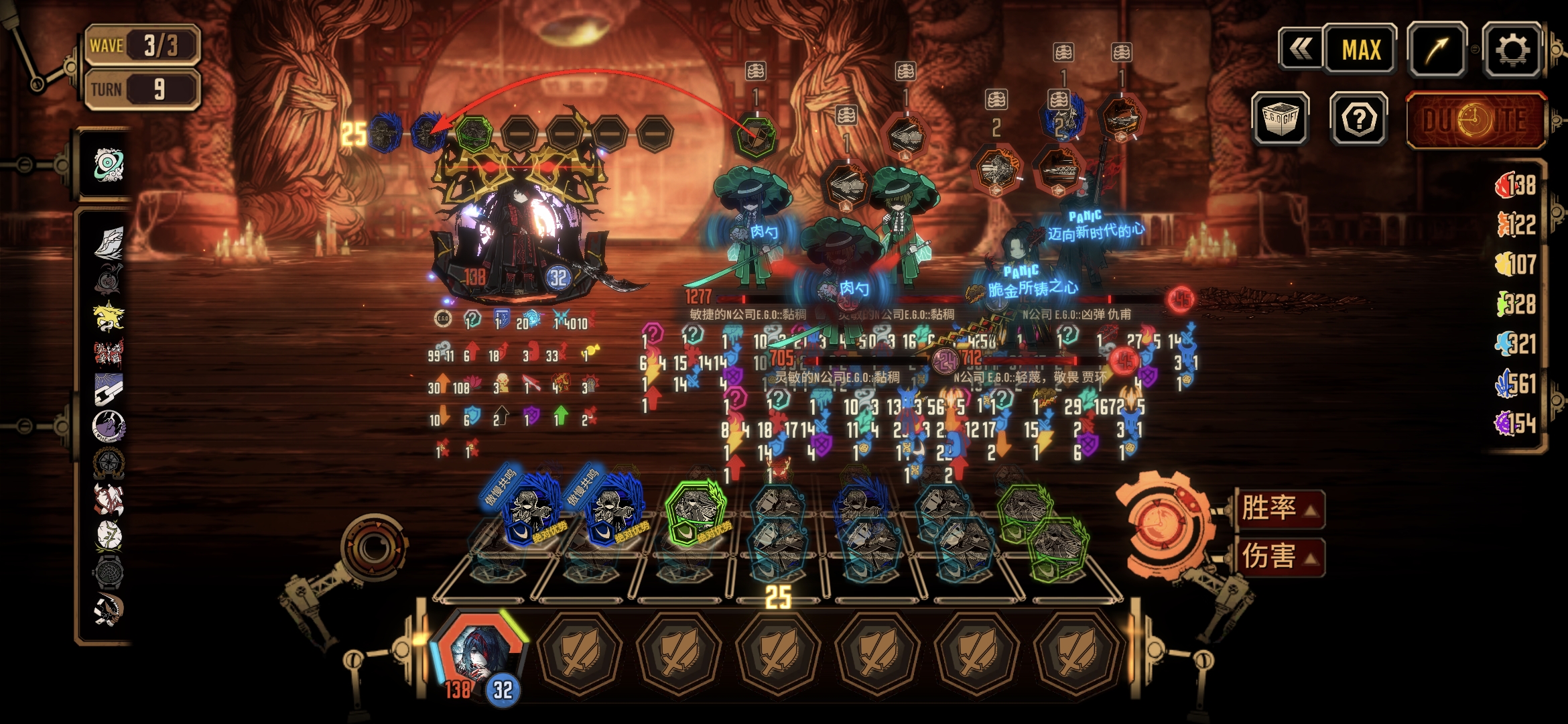
Task: Inspect the yellow winged horse gift icon
Action: [109, 316]
